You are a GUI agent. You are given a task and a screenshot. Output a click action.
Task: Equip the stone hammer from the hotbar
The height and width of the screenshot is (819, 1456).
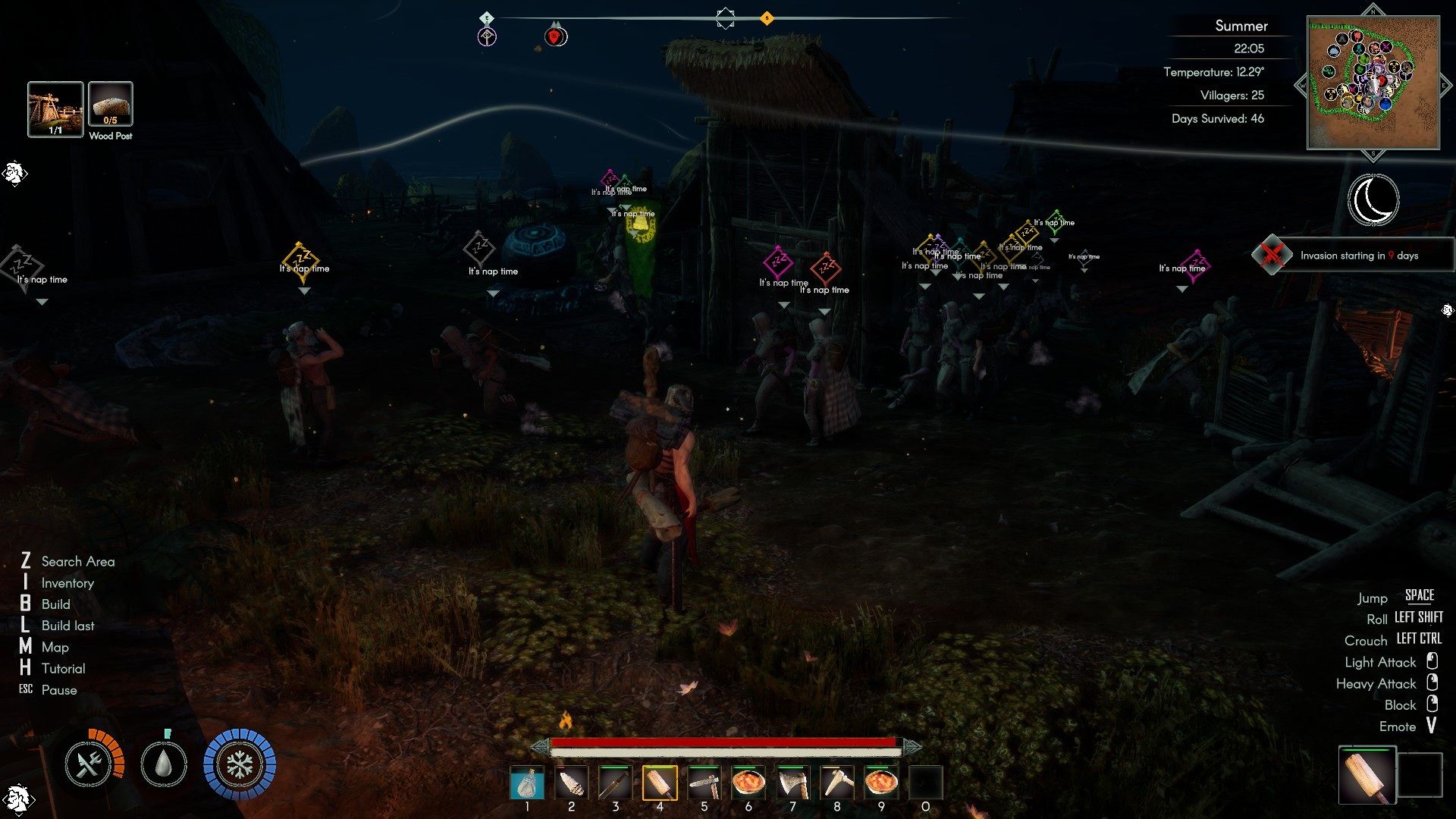tap(704, 783)
